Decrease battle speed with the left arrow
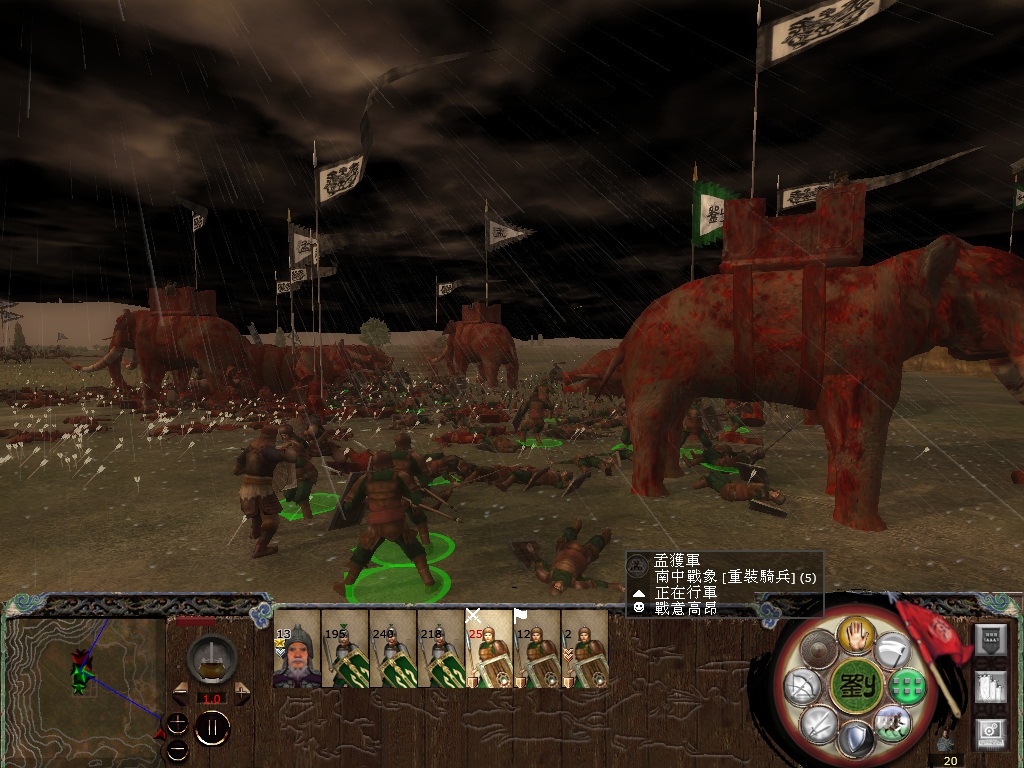This screenshot has width=1024, height=768. pos(180,692)
